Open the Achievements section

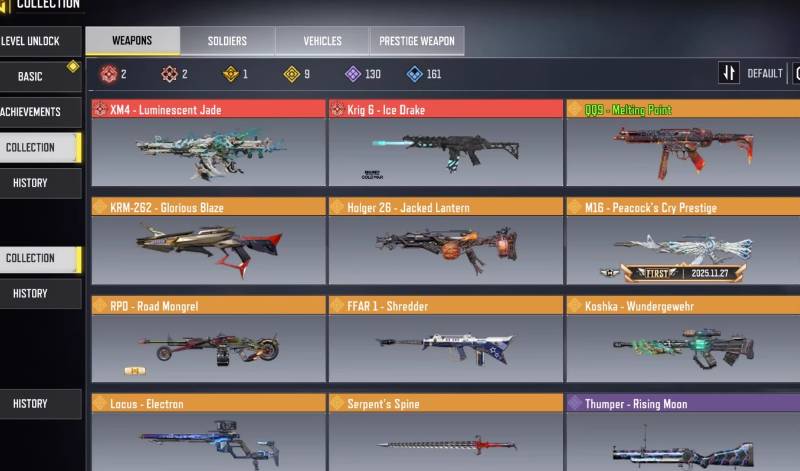[x=32, y=112]
